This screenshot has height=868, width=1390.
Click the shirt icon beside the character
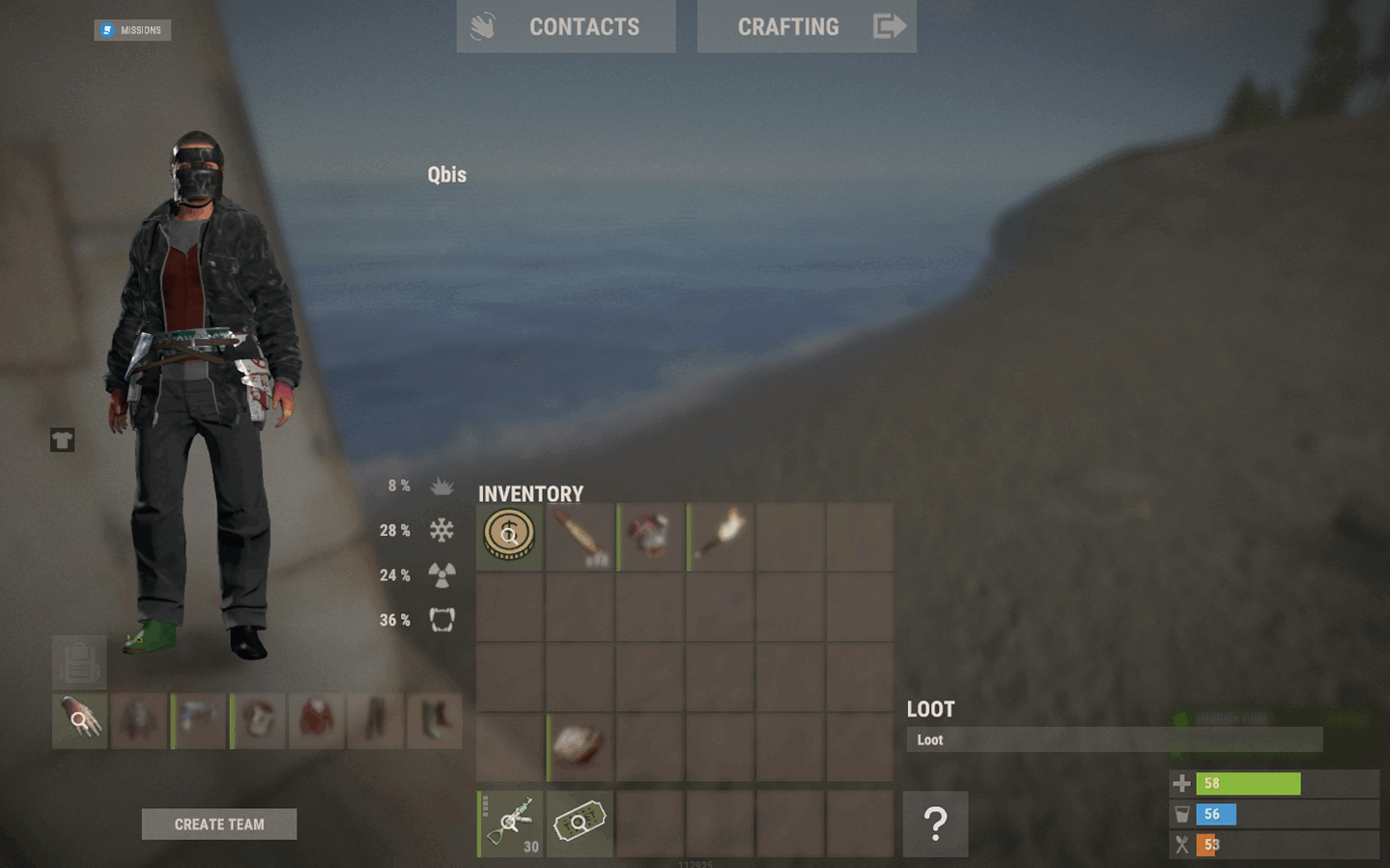point(63,440)
